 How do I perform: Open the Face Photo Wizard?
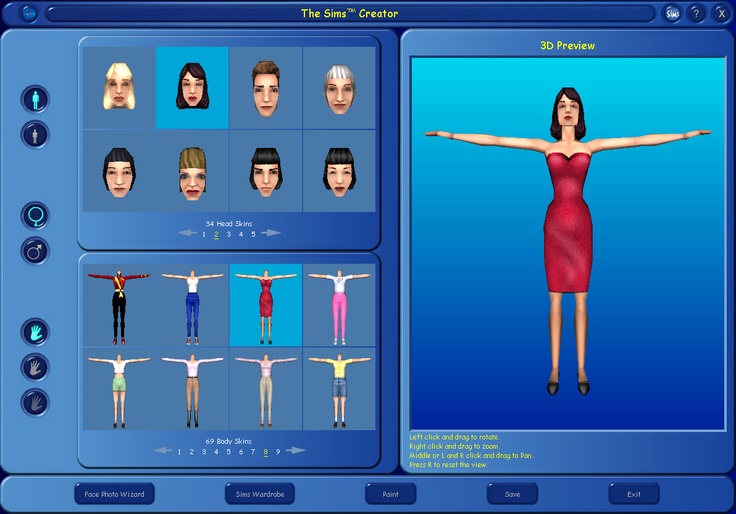(115, 494)
